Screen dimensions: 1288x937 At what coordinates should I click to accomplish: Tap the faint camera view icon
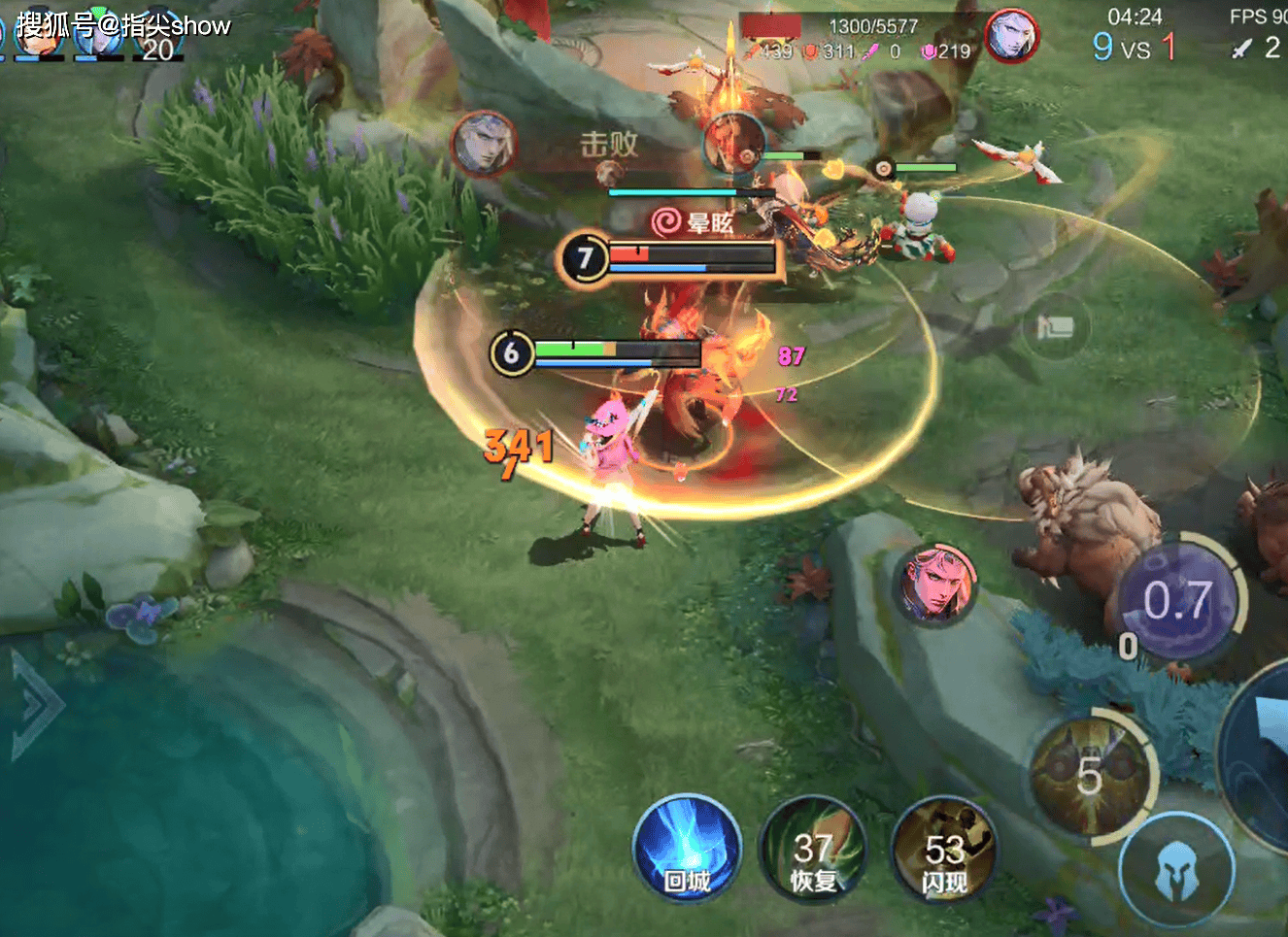1056,327
